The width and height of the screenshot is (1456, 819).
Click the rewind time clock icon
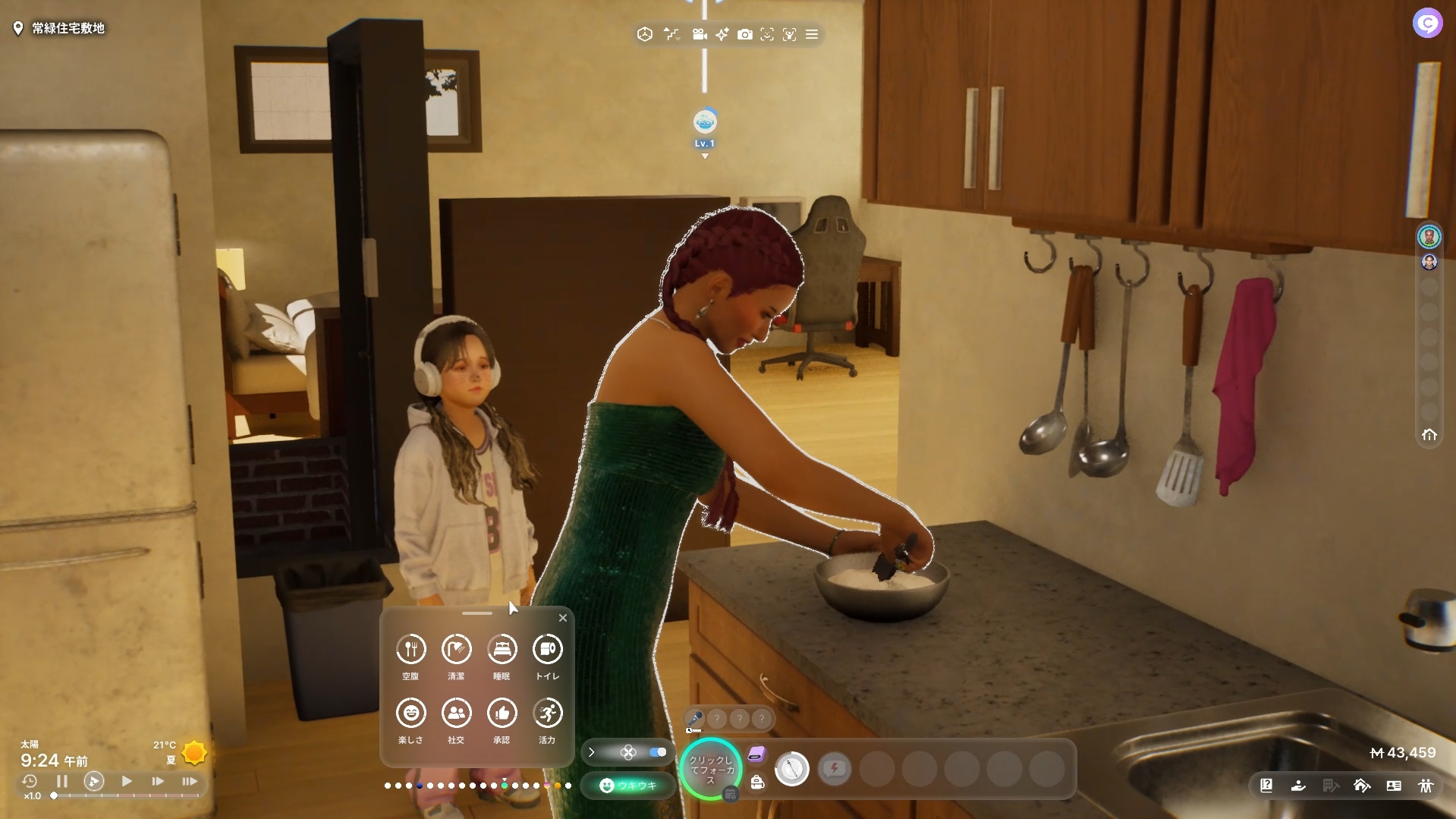[30, 781]
